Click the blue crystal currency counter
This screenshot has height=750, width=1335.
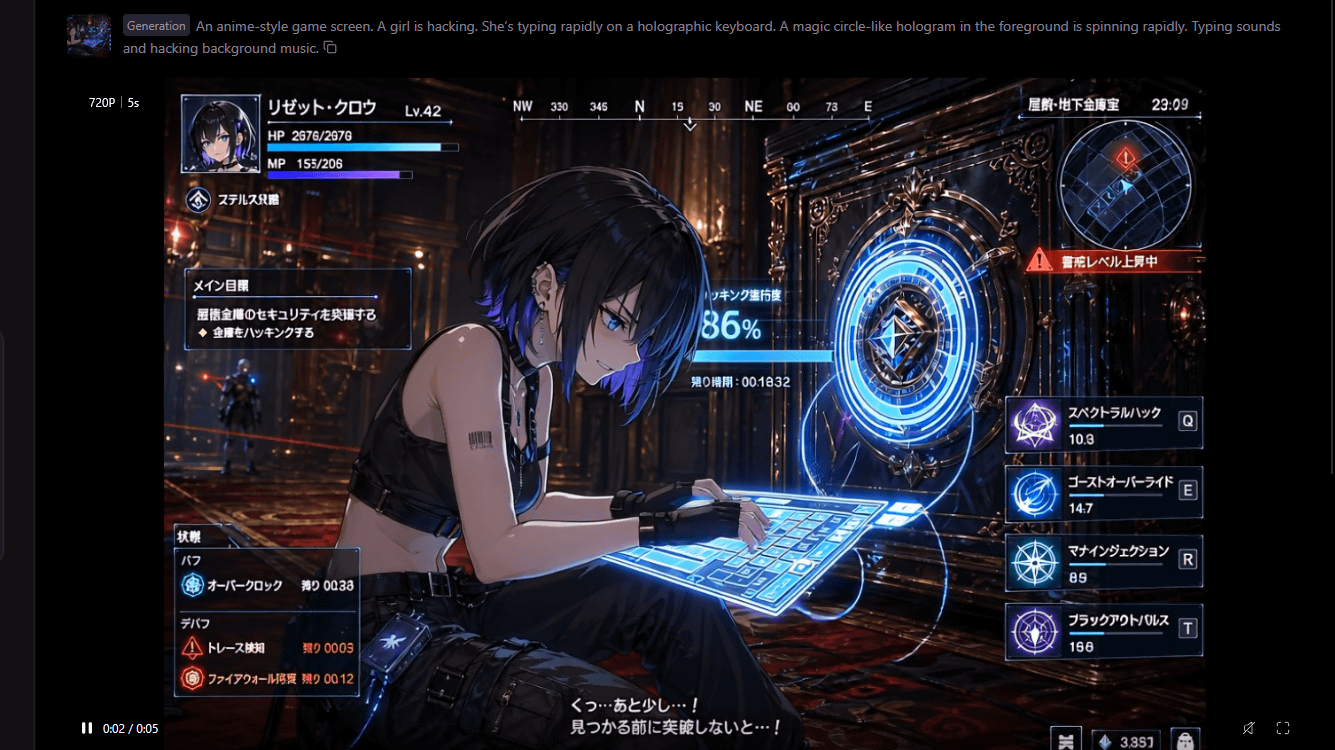1126,741
